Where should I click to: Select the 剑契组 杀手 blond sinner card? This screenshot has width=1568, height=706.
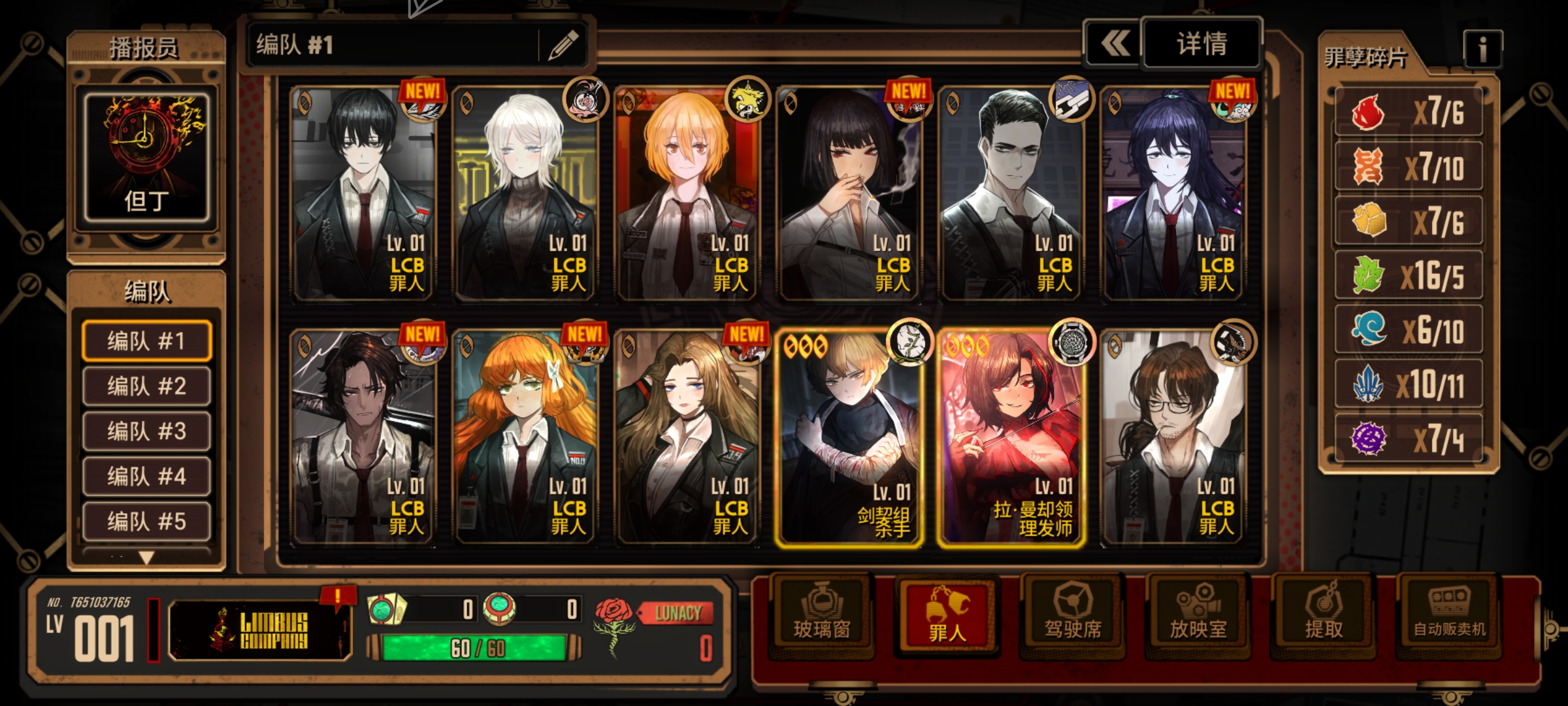848,438
